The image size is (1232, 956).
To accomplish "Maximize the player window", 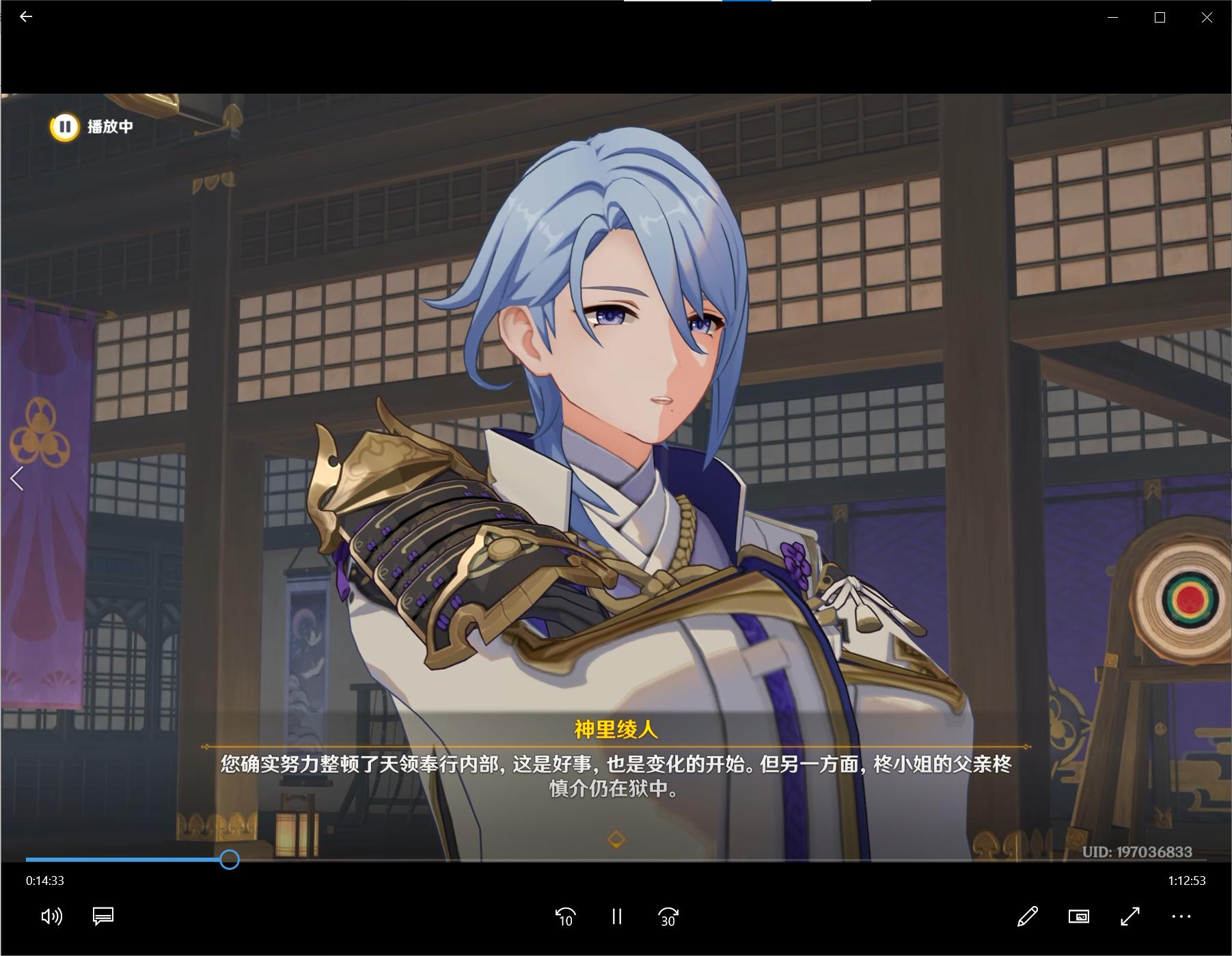I will [1160, 18].
